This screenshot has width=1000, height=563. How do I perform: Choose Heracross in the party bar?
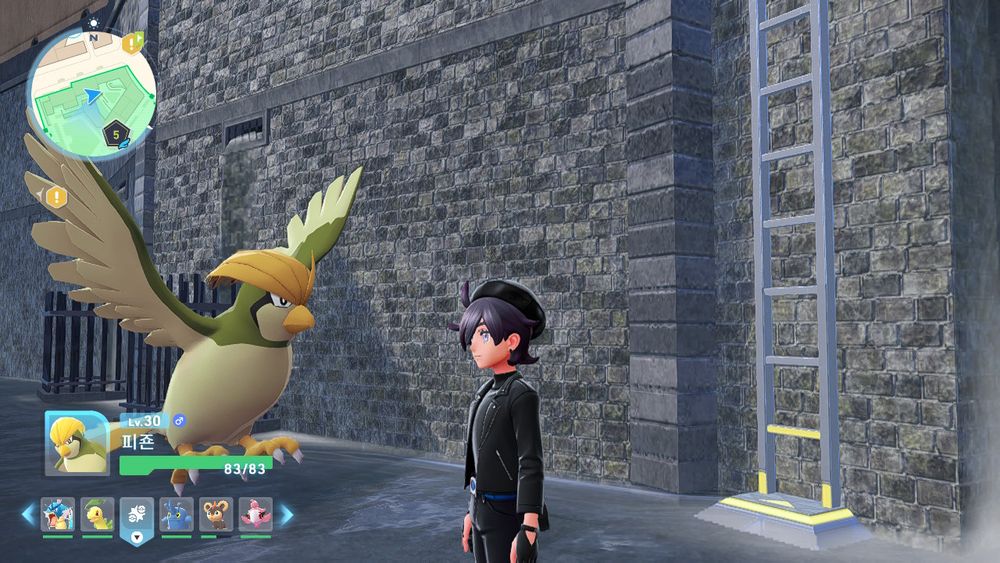click(x=177, y=514)
